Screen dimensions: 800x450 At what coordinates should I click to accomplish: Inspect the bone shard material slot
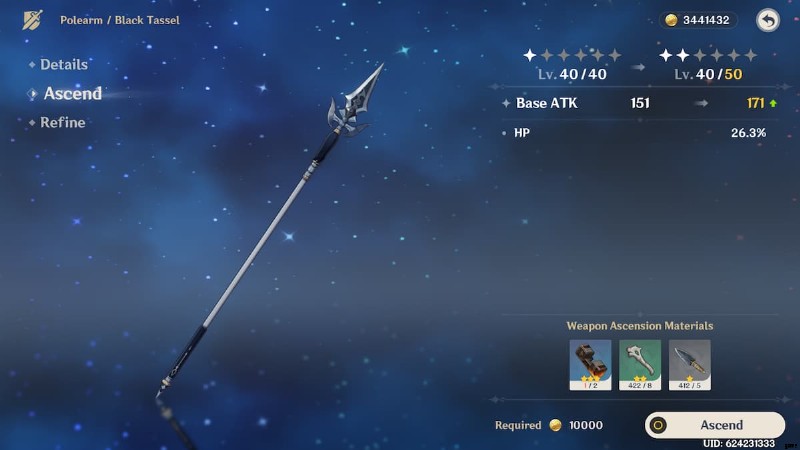pyautogui.click(x=640, y=364)
